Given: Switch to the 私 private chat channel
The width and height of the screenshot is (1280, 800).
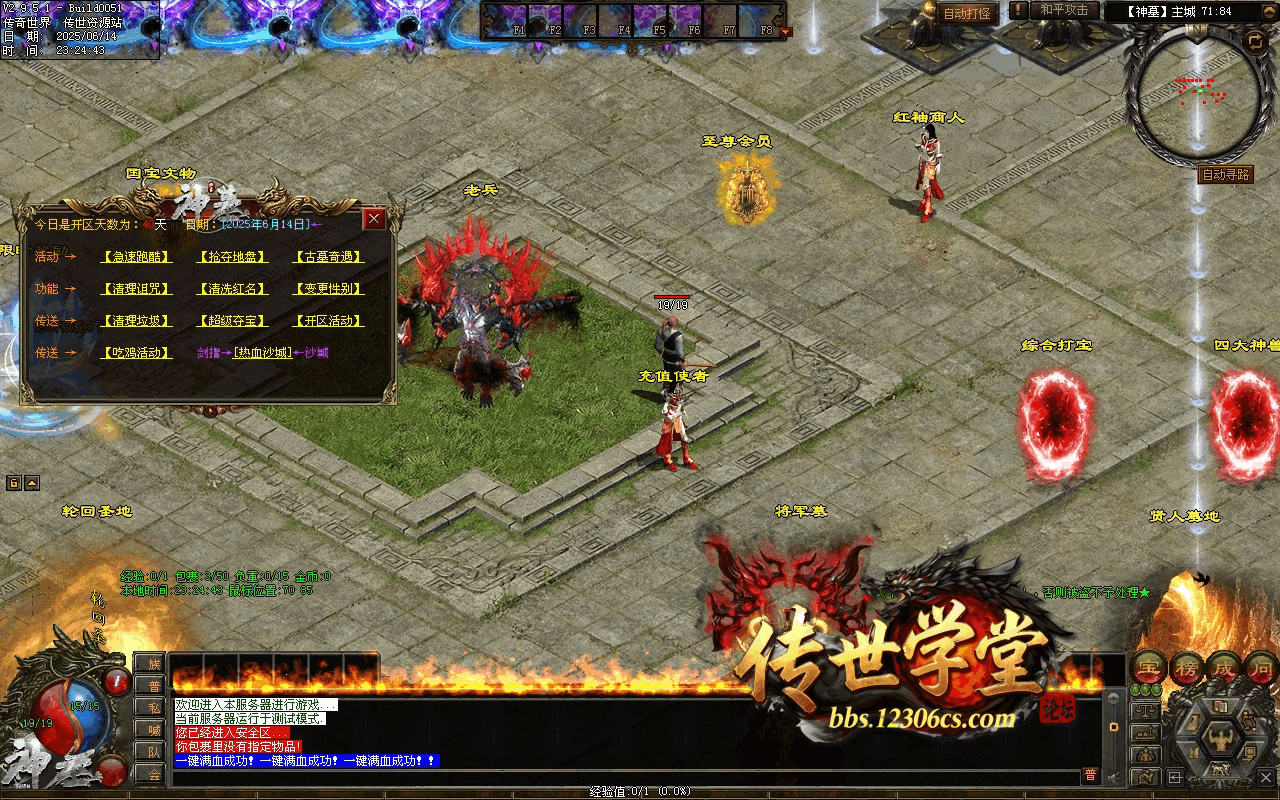Looking at the screenshot, I should pyautogui.click(x=149, y=707).
